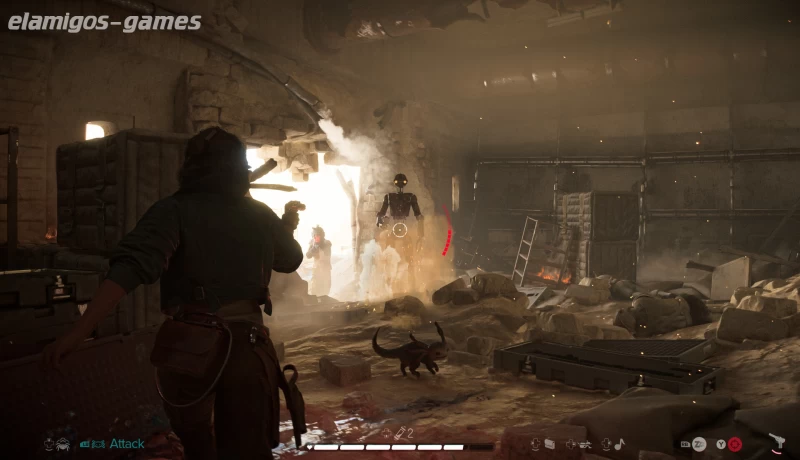Select the blaster pistol weapon icon
800x460 pixels.
point(777,442)
